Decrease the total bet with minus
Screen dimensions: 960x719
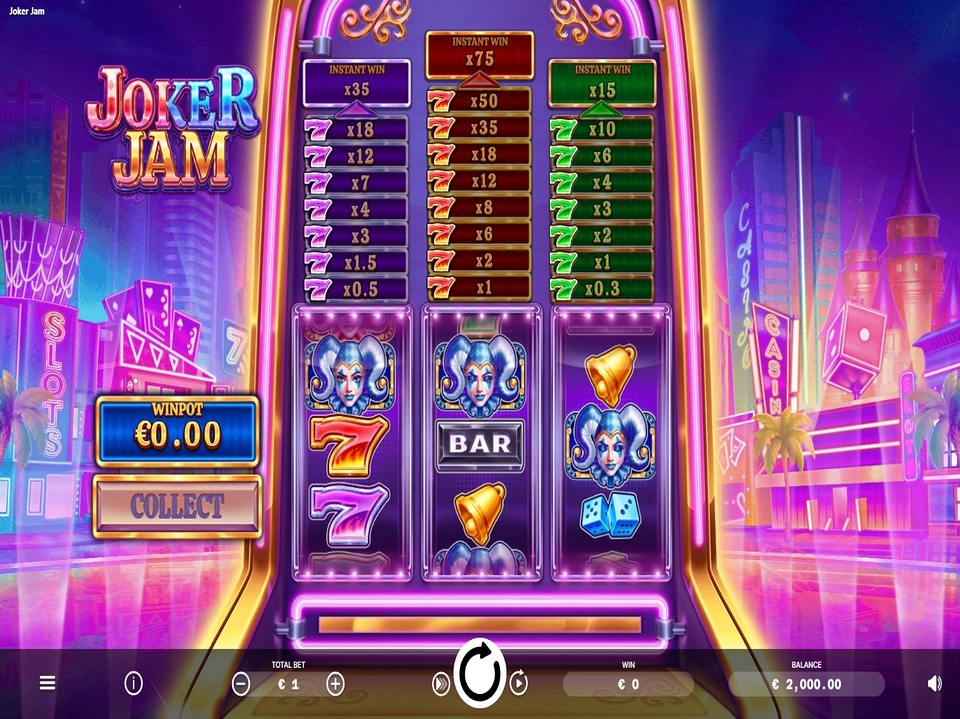point(241,684)
